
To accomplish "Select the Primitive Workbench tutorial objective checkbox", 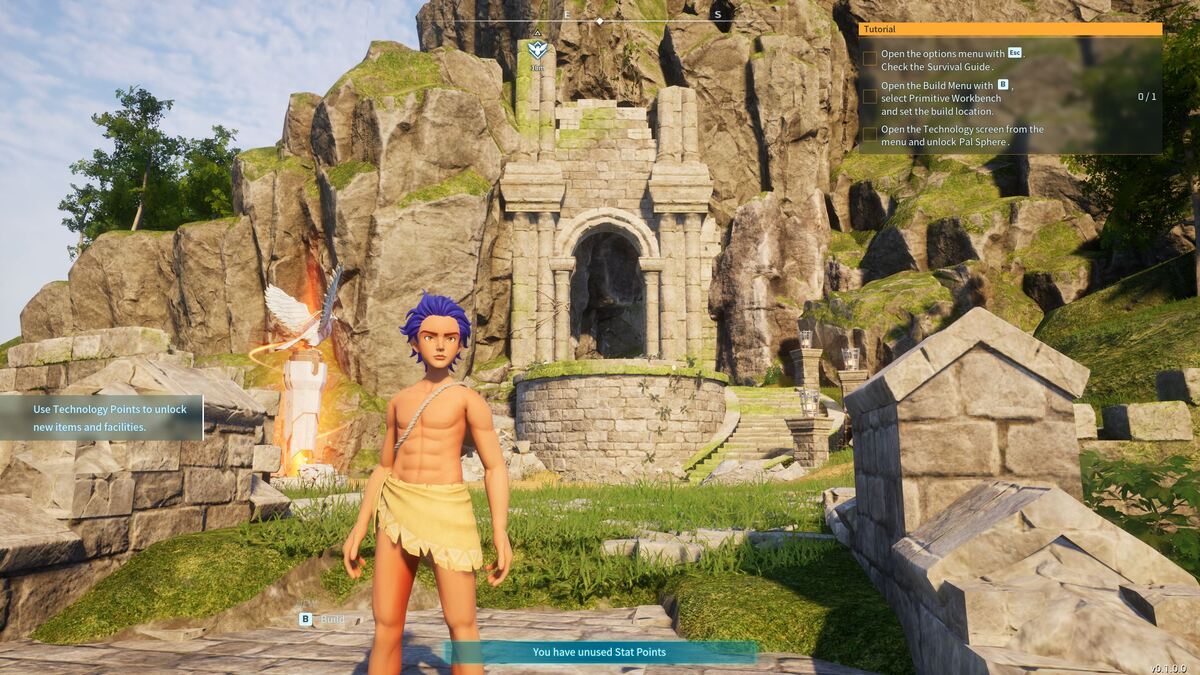I will coord(870,97).
